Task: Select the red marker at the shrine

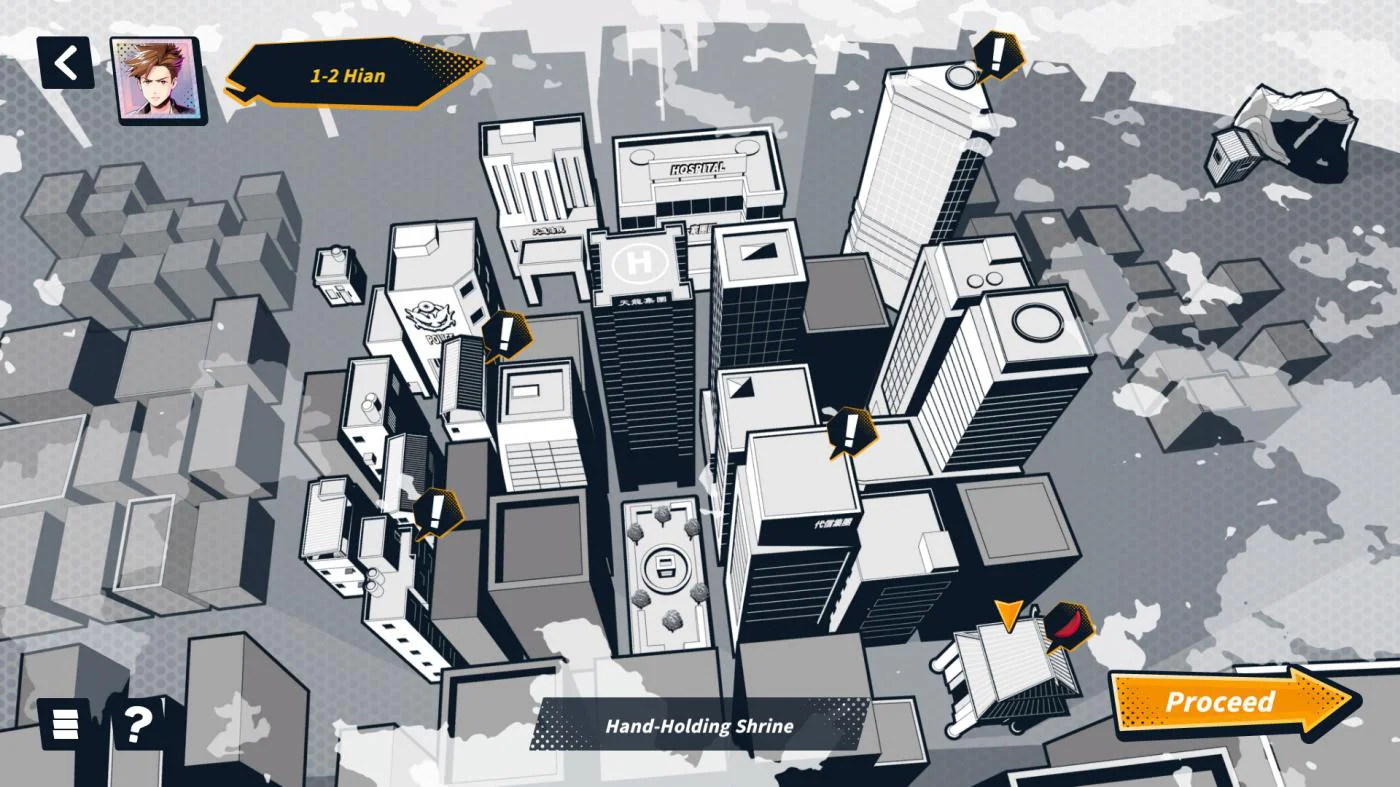Action: (1068, 626)
